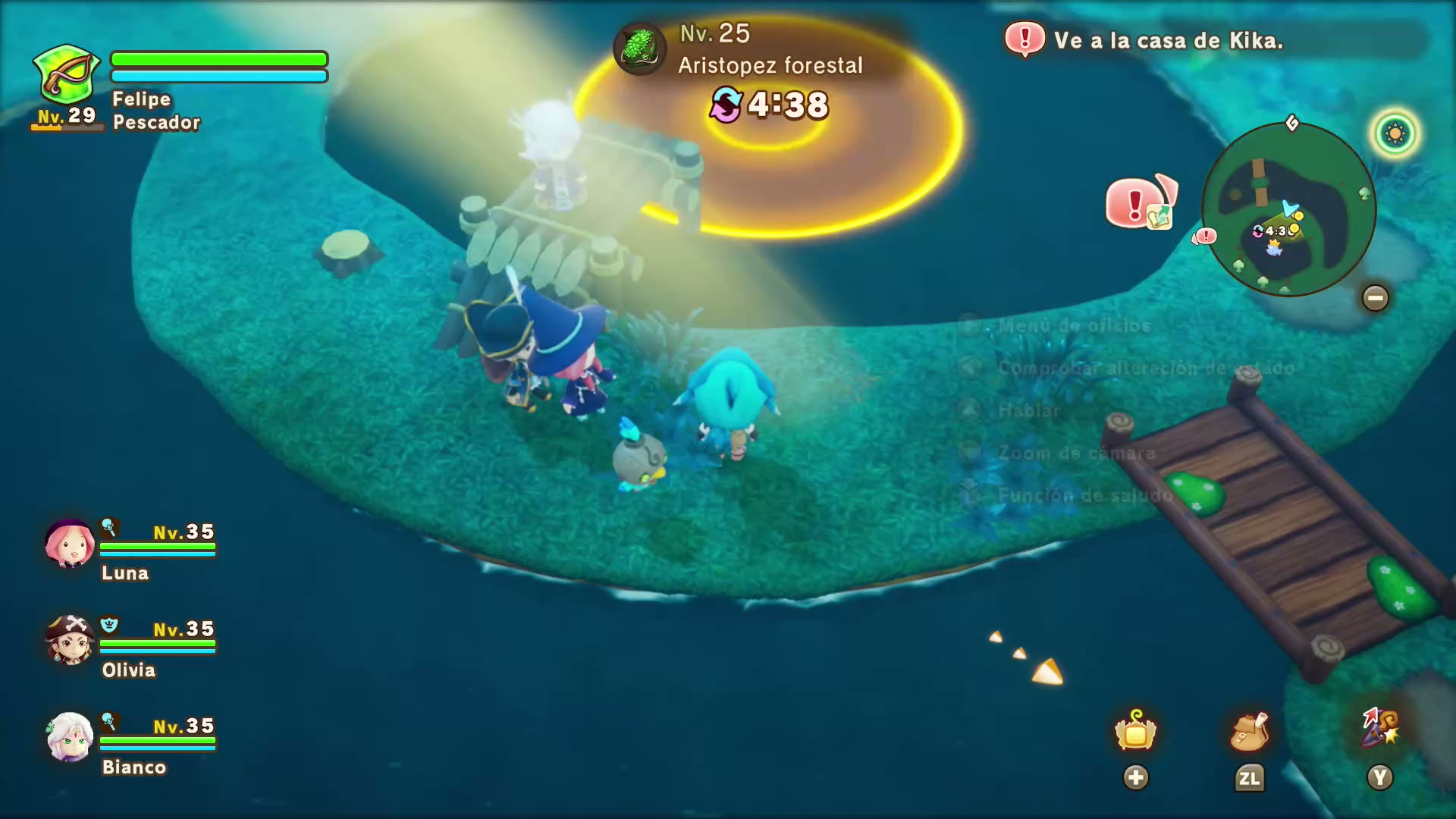The width and height of the screenshot is (1456, 819).
Task: Select Olivia's pirate portrait
Action: point(70,640)
